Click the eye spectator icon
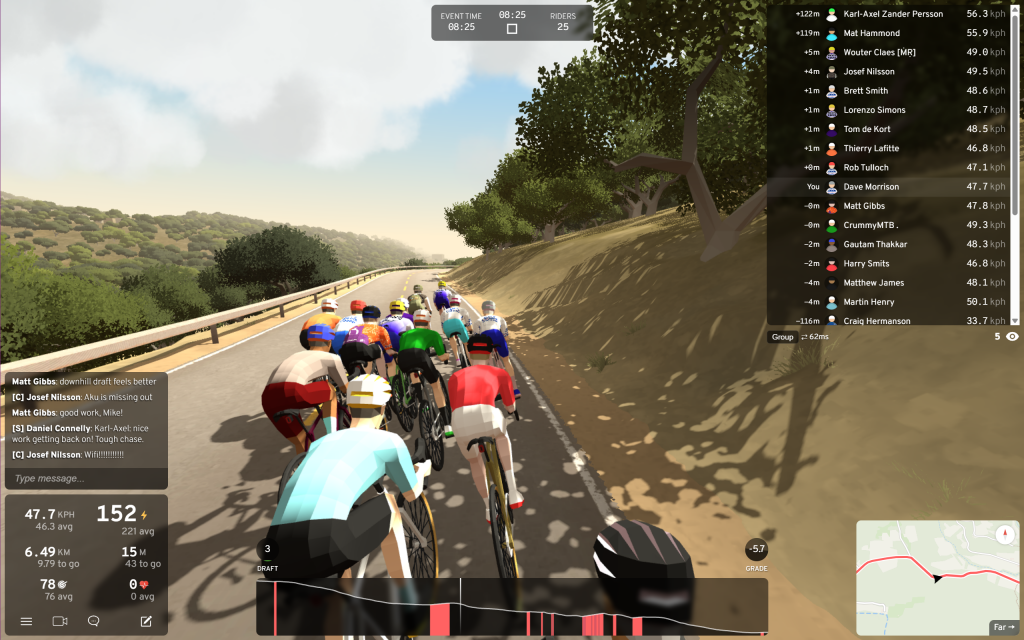Screen dimensions: 1024x640 click(x=1012, y=337)
